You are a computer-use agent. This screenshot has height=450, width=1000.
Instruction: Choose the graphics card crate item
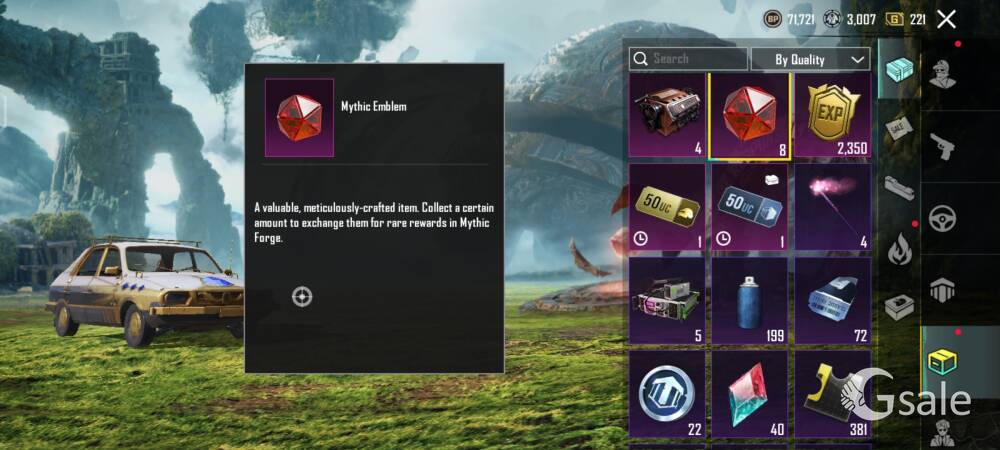tap(668, 300)
